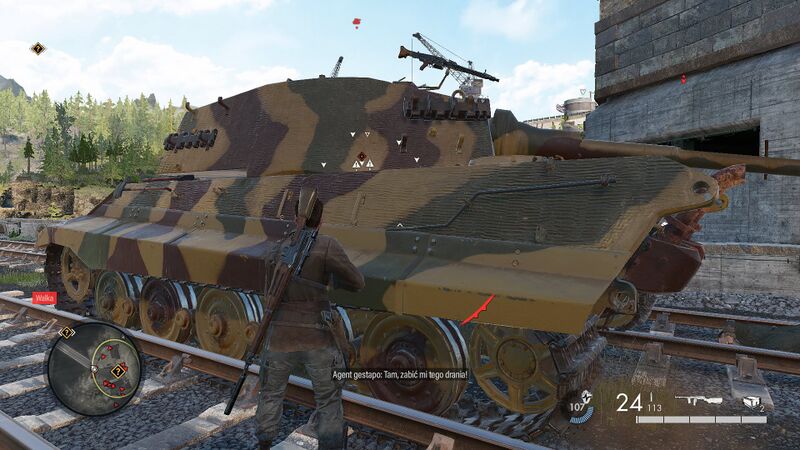The height and width of the screenshot is (450, 800).
Task: Choose the equipment item icon with count 2
Action: pyautogui.click(x=752, y=401)
